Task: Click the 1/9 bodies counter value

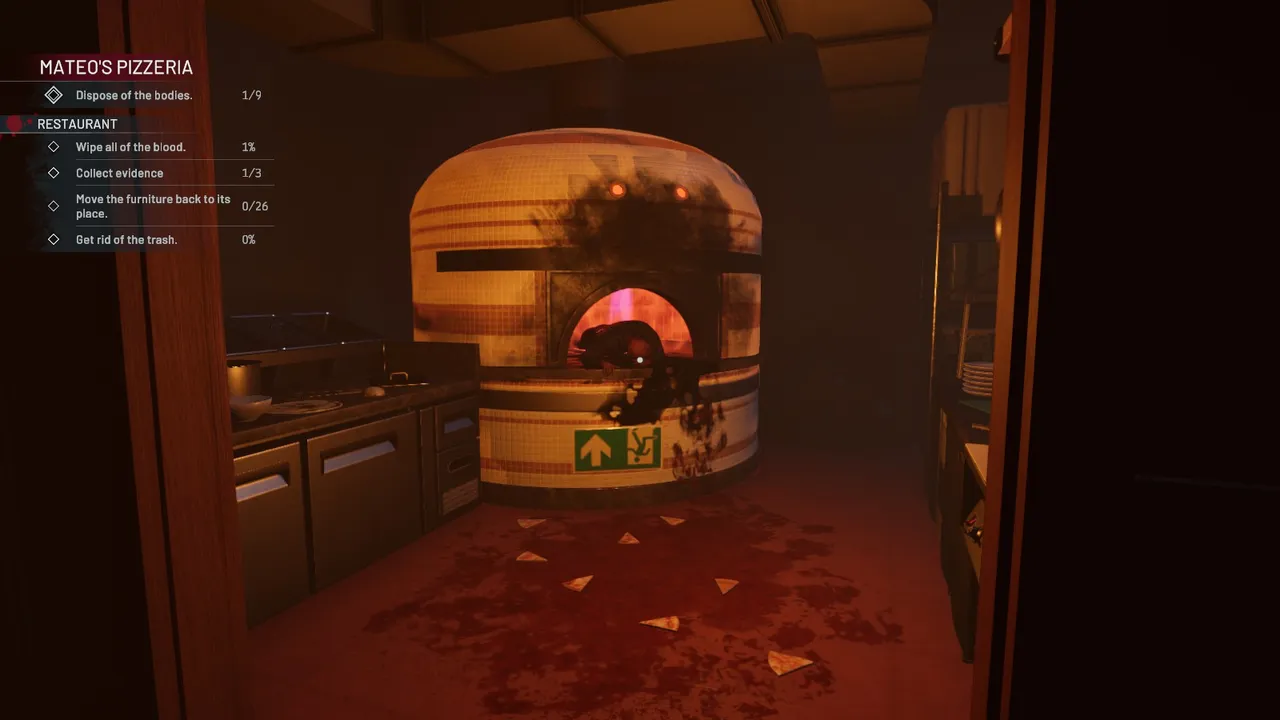Action: tap(250, 95)
